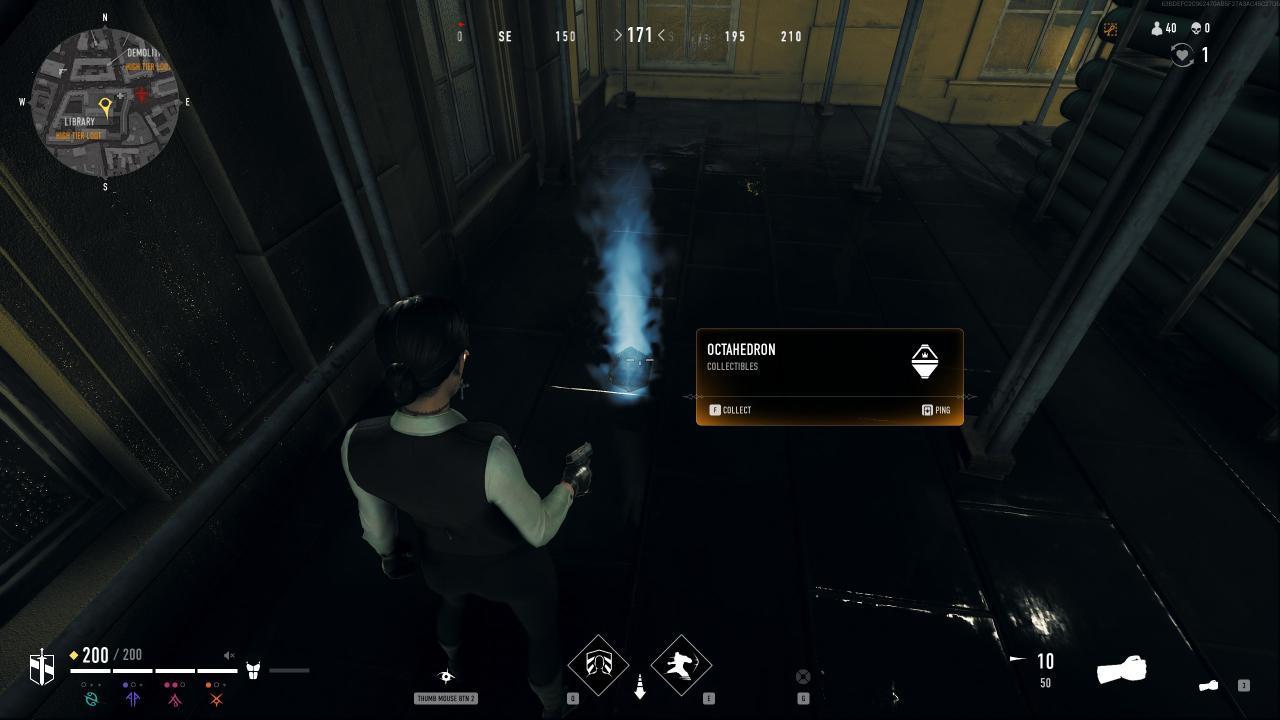Image resolution: width=1280 pixels, height=720 pixels.
Task: Select the red enemy marker on the minimap
Action: pyautogui.click(x=142, y=93)
